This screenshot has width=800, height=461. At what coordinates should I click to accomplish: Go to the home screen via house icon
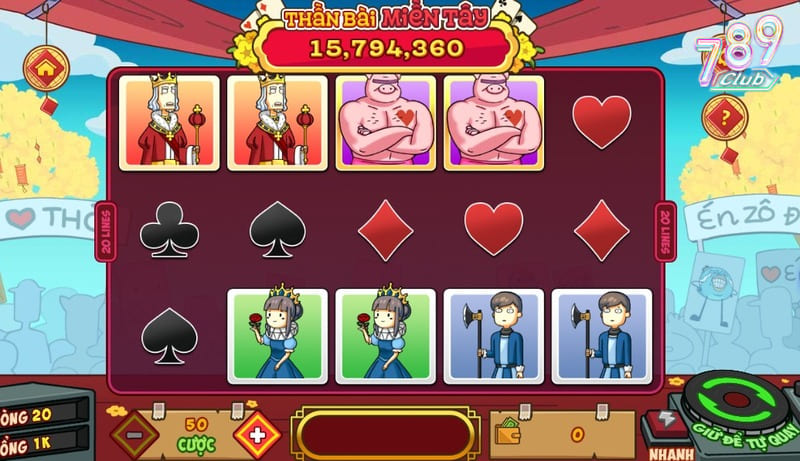click(x=45, y=69)
